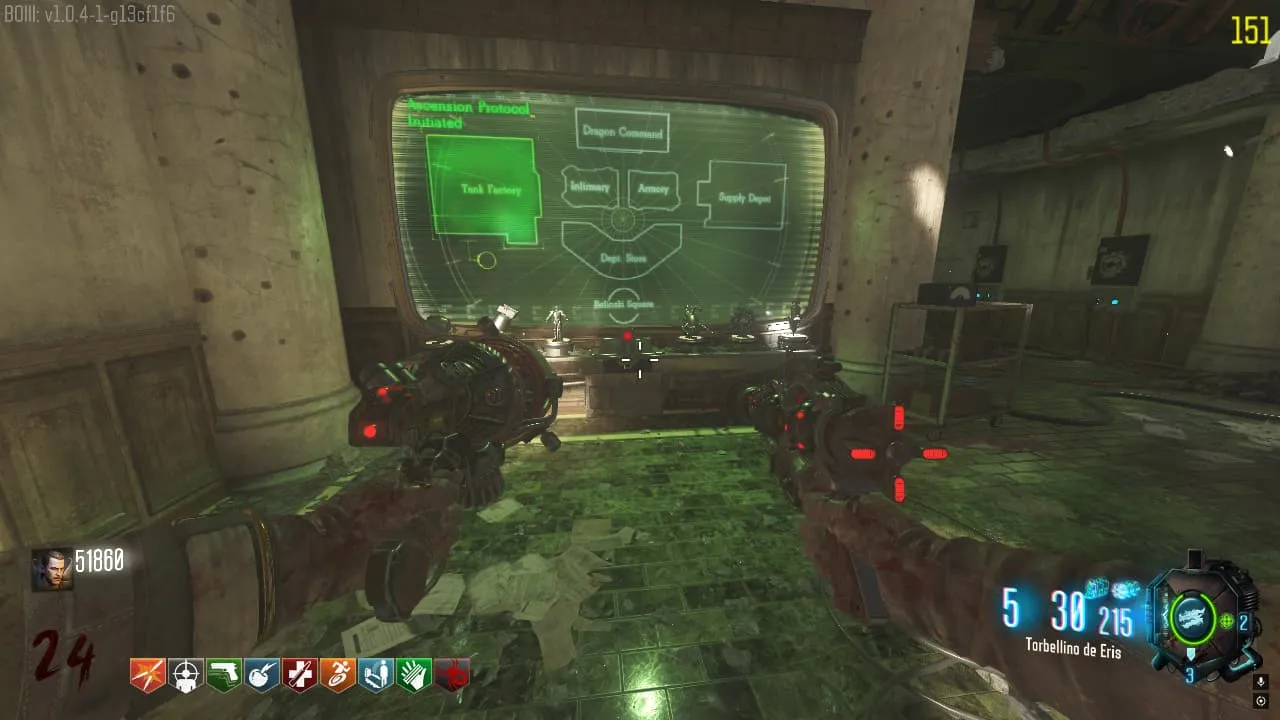This screenshot has width=1280, height=720.
Task: Click the orange Double Tap perk icon
Action: 148,675
